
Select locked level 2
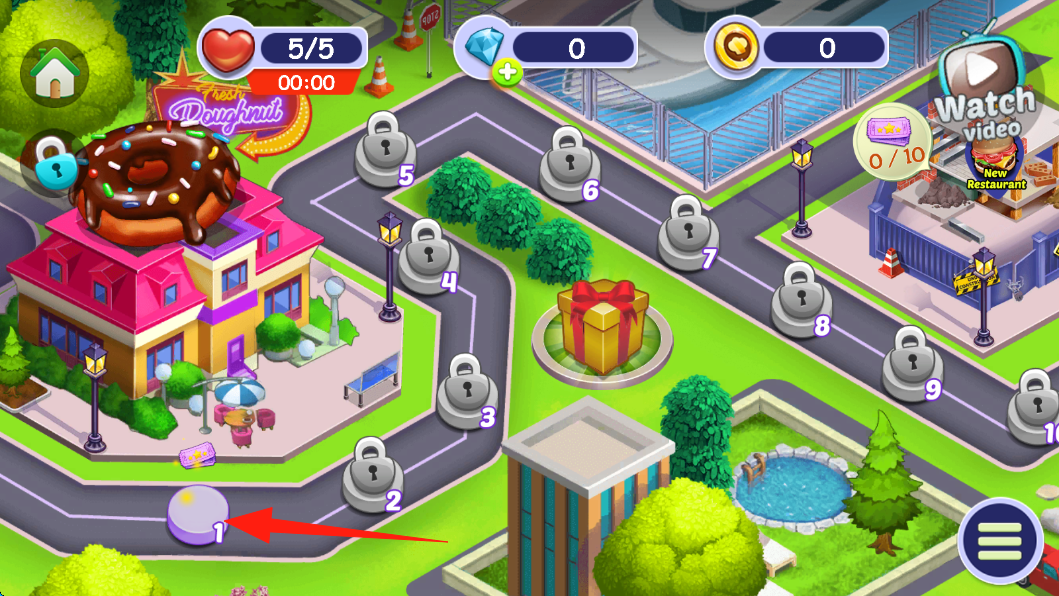372,473
